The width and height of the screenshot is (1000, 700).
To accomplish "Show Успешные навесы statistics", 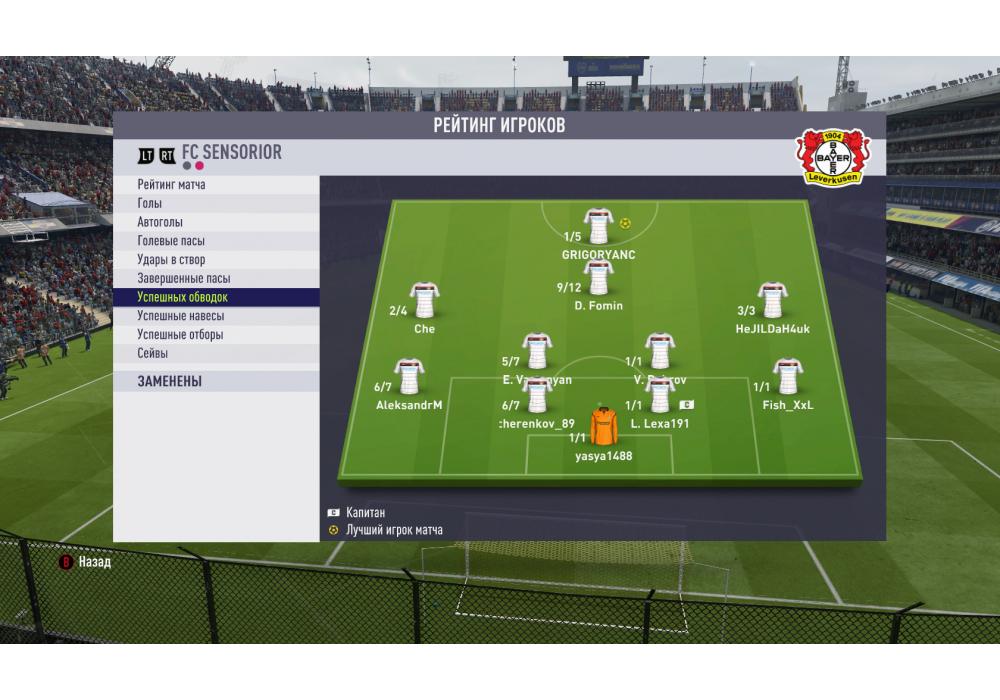I will [x=216, y=316].
